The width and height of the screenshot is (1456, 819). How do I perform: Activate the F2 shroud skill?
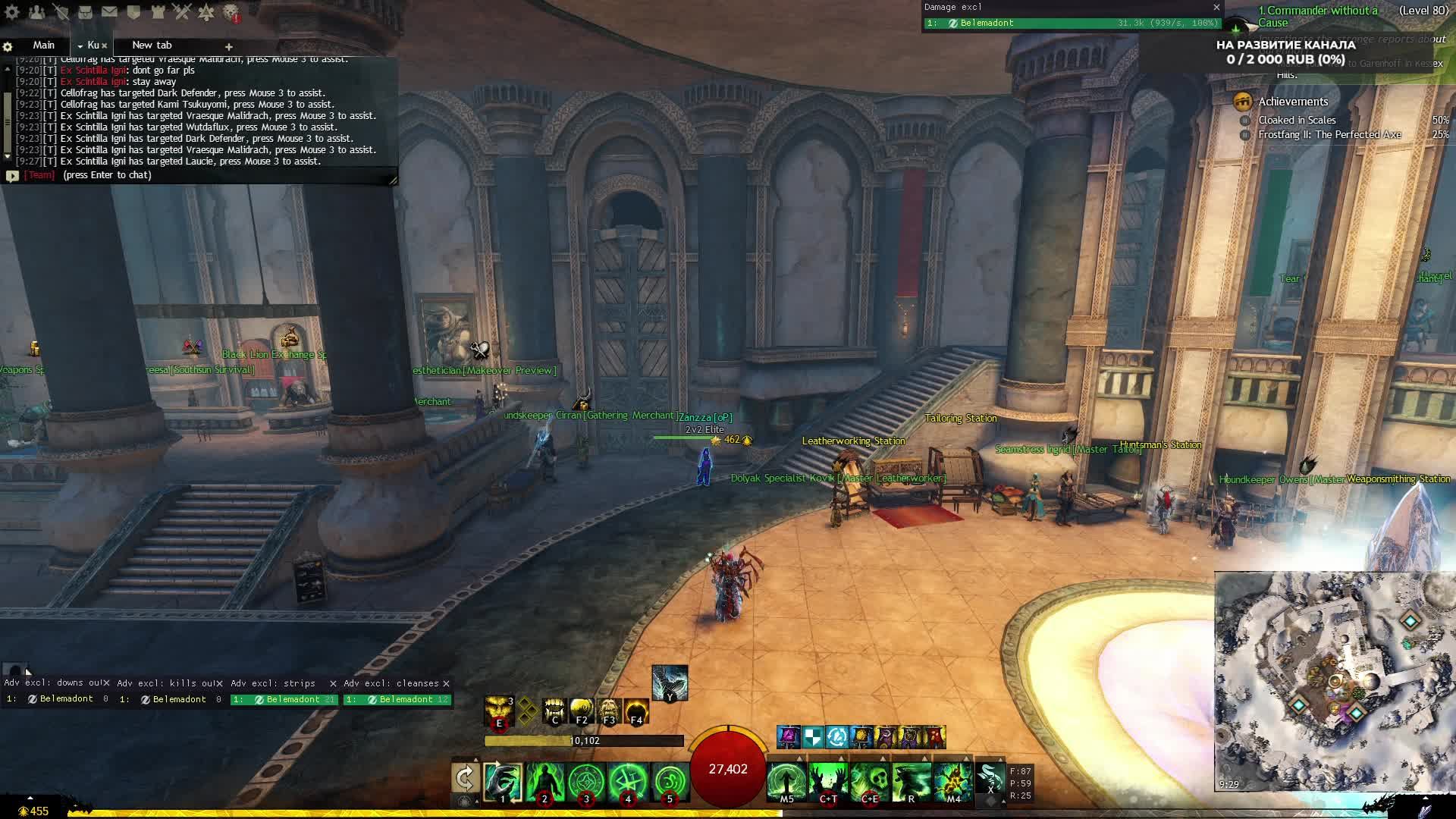point(582,711)
